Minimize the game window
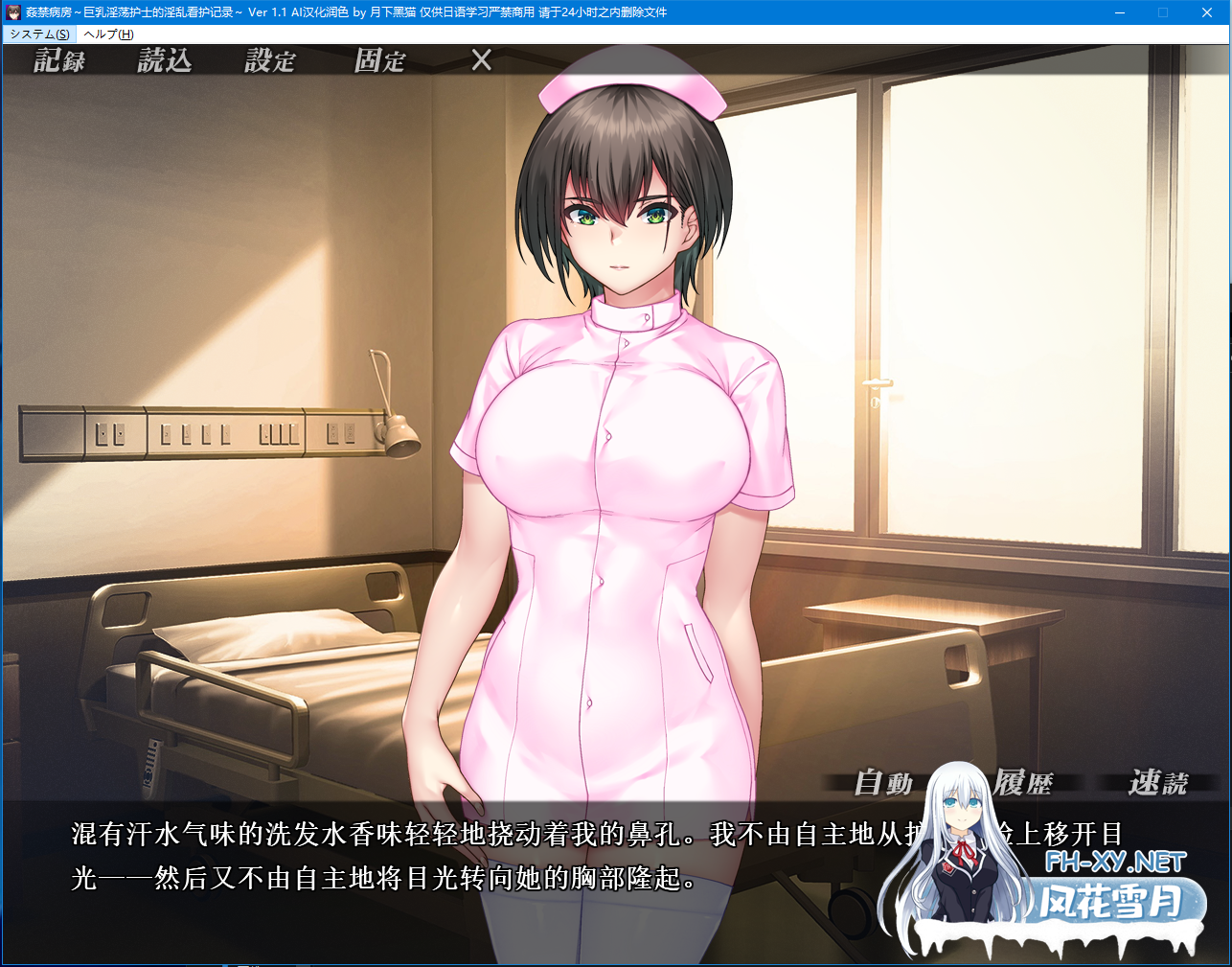The image size is (1232, 967). pyautogui.click(x=1118, y=12)
